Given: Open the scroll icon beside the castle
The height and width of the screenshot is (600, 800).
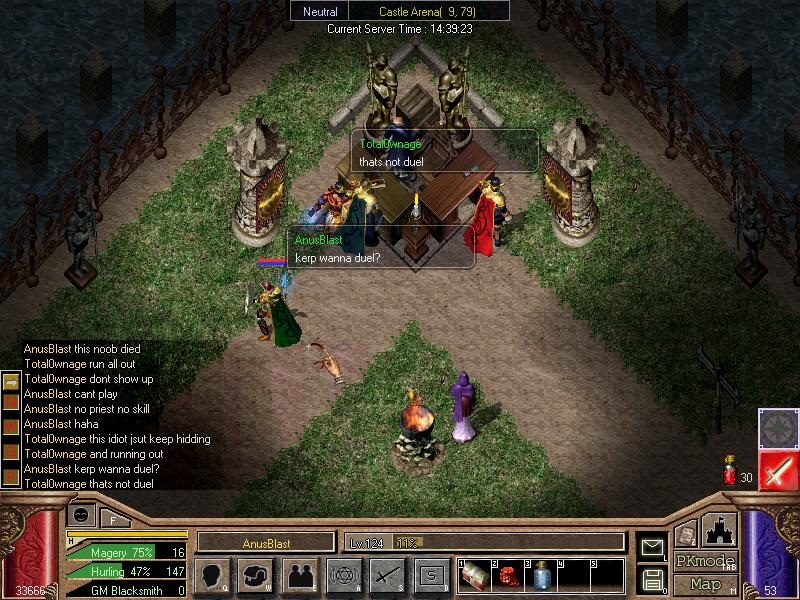Looking at the screenshot, I should click(x=686, y=535).
